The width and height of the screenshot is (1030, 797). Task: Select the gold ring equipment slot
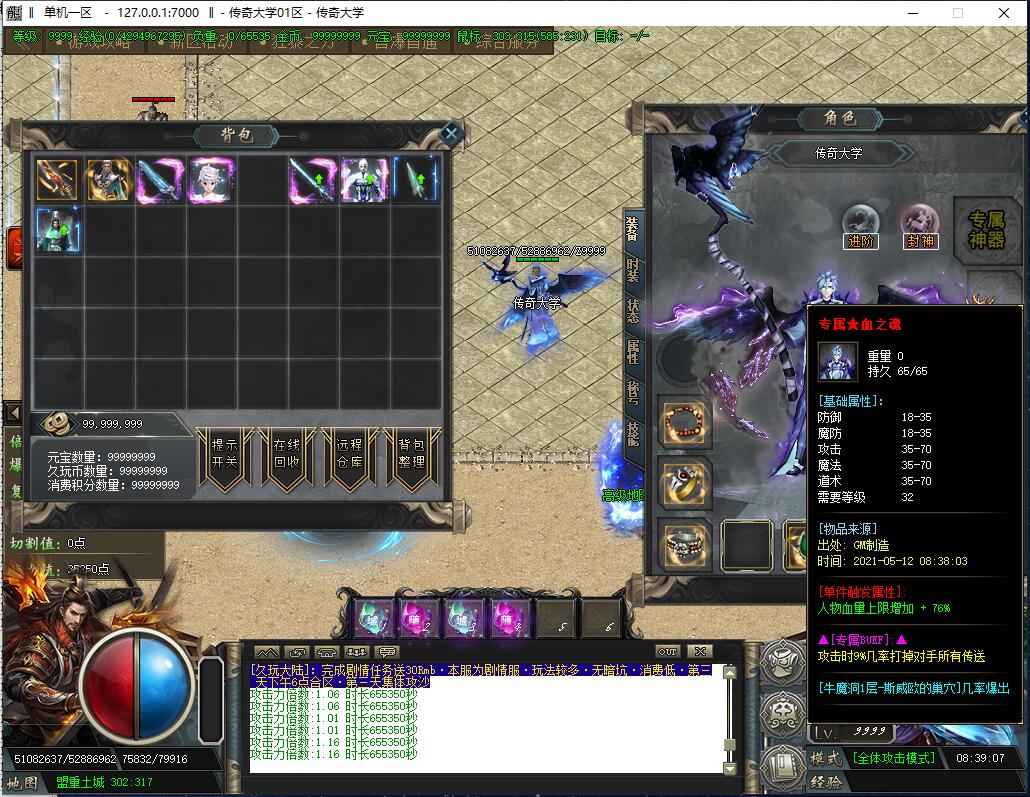click(x=685, y=484)
